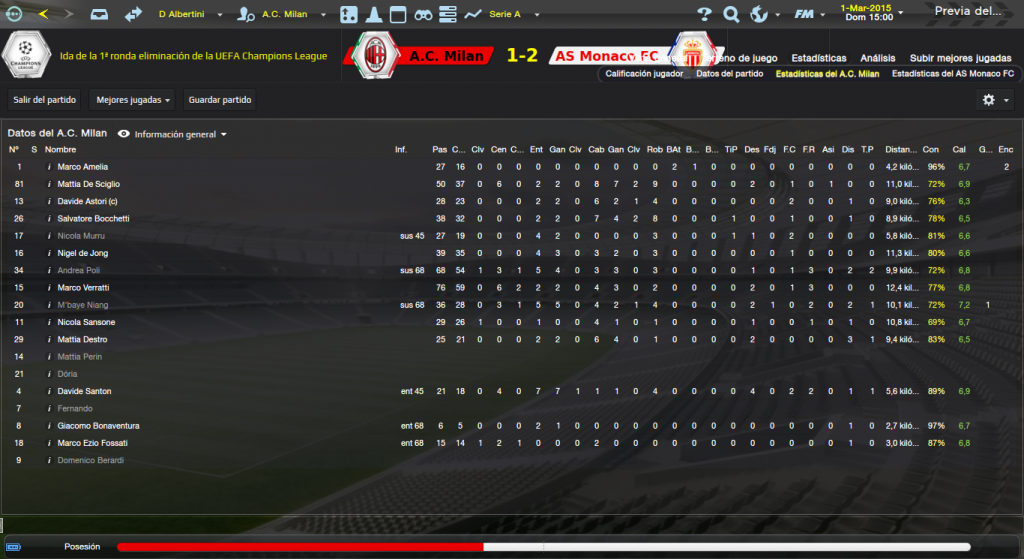The height and width of the screenshot is (559, 1024).
Task: Go back with the yellow arrow
Action: coord(43,14)
